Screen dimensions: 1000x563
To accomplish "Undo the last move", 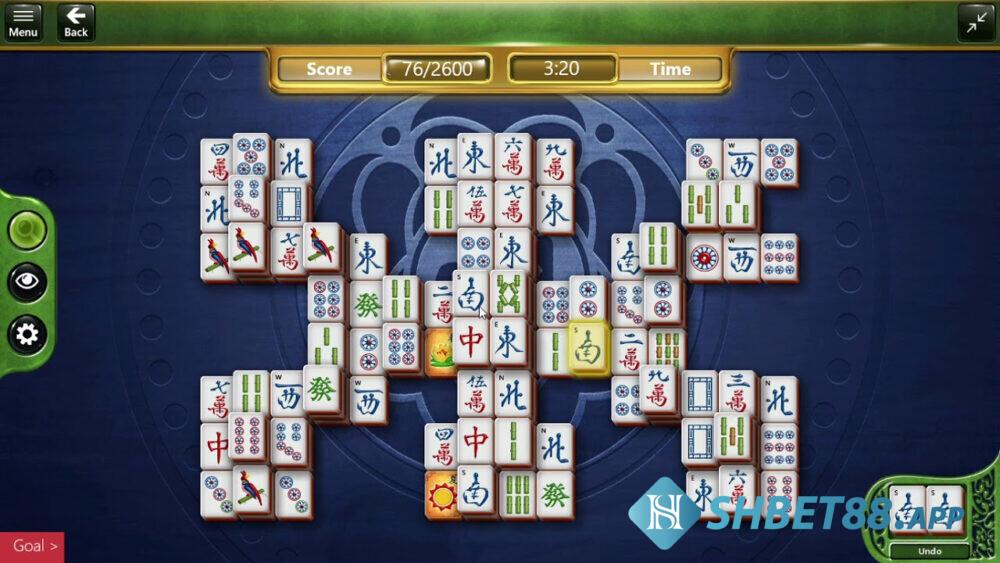I will [x=929, y=551].
